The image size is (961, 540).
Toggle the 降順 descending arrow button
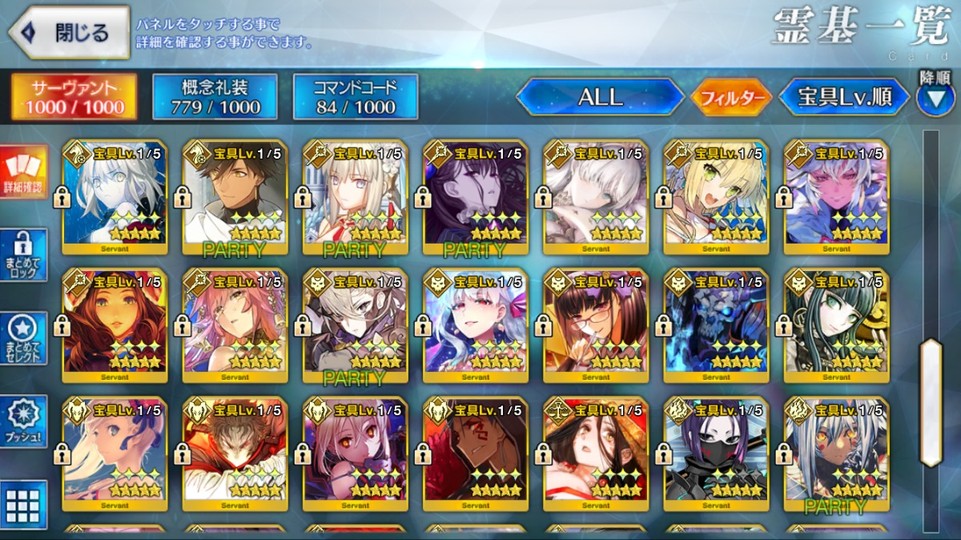(937, 97)
